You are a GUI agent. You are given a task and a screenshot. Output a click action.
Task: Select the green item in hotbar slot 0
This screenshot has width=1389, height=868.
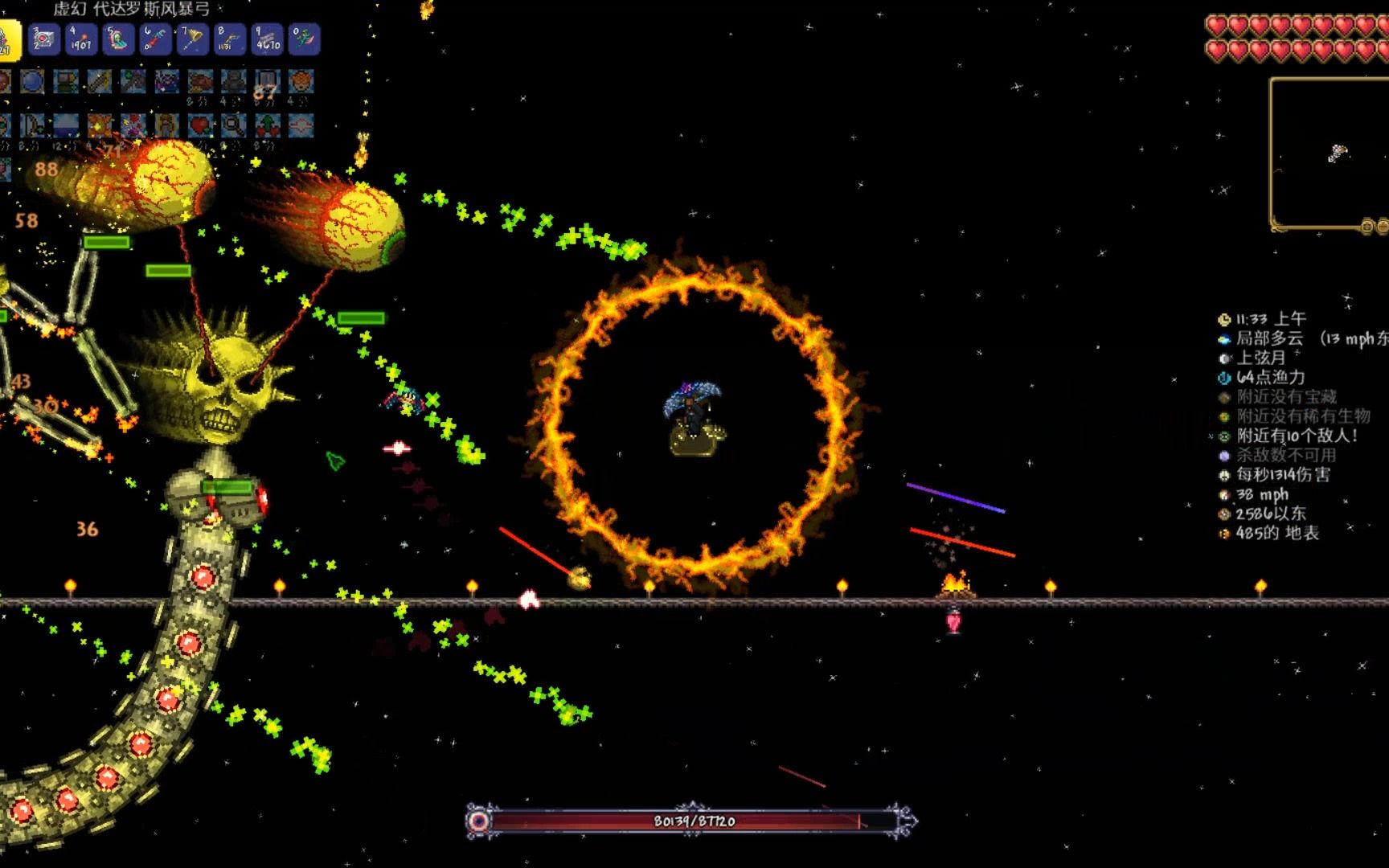click(x=304, y=39)
